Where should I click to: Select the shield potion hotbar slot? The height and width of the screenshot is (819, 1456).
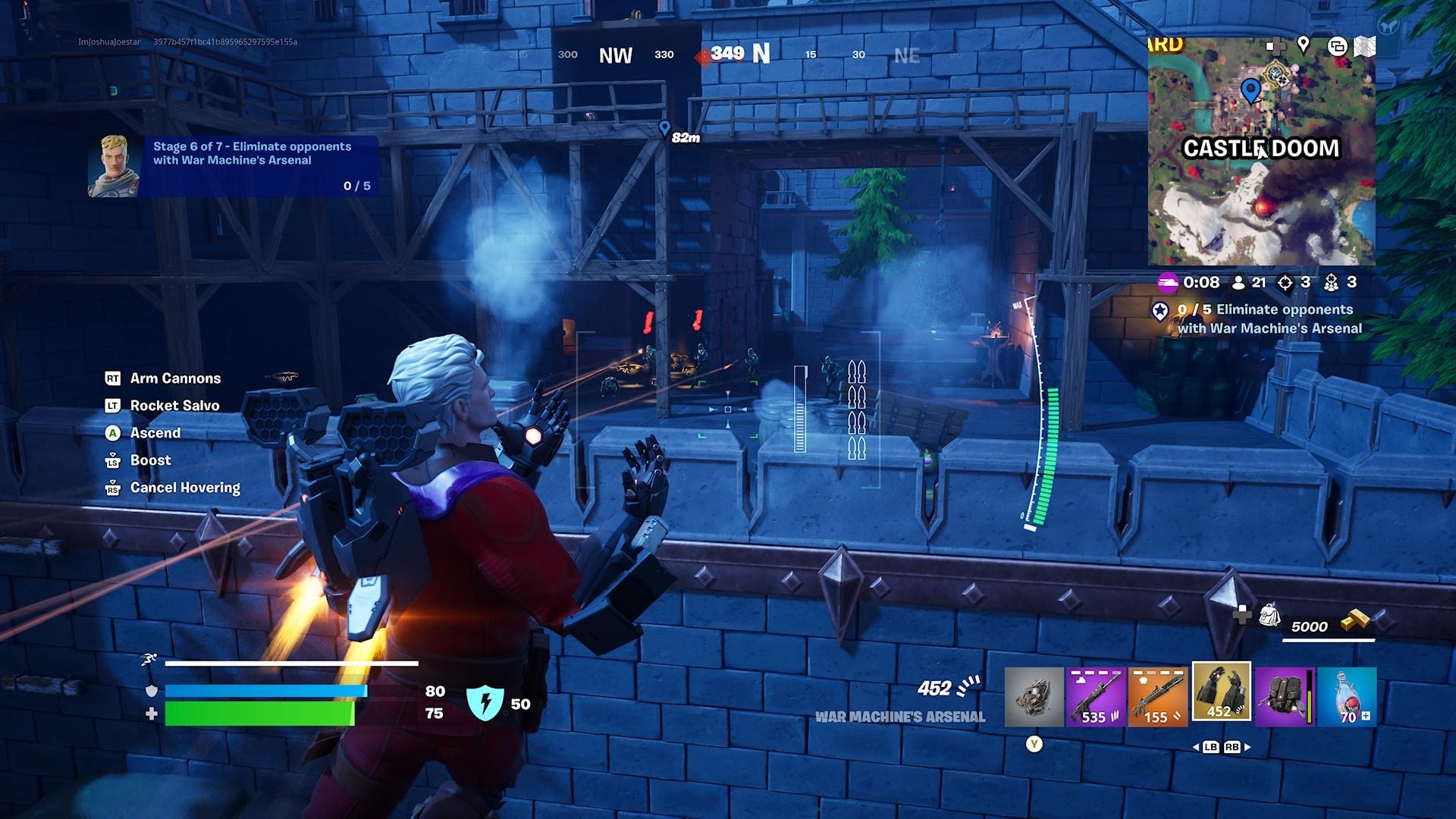tap(1348, 696)
